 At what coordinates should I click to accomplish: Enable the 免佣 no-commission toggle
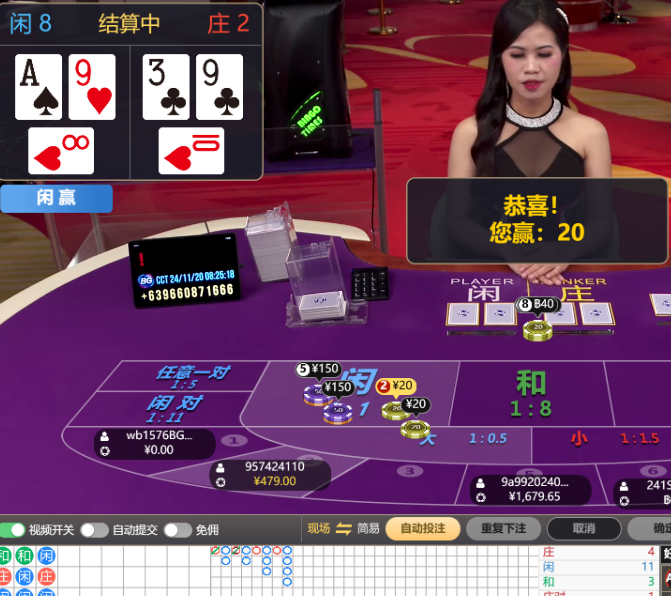pos(177,530)
